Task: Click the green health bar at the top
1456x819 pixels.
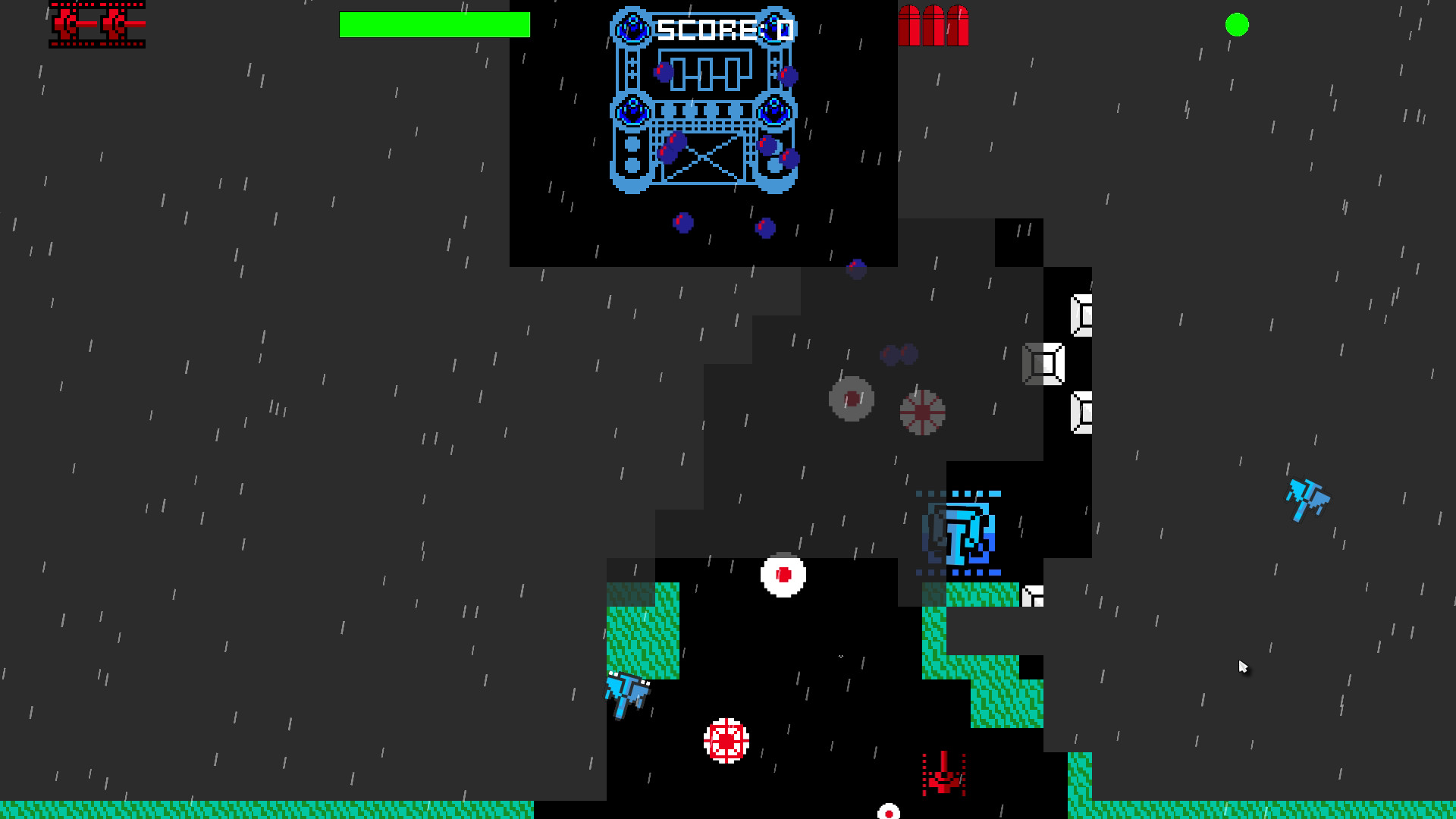Action: click(x=435, y=25)
